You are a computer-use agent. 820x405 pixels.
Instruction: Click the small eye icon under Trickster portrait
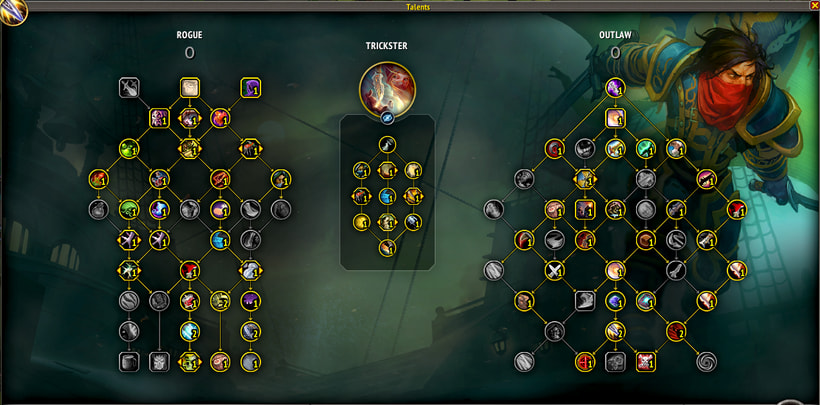click(x=387, y=117)
